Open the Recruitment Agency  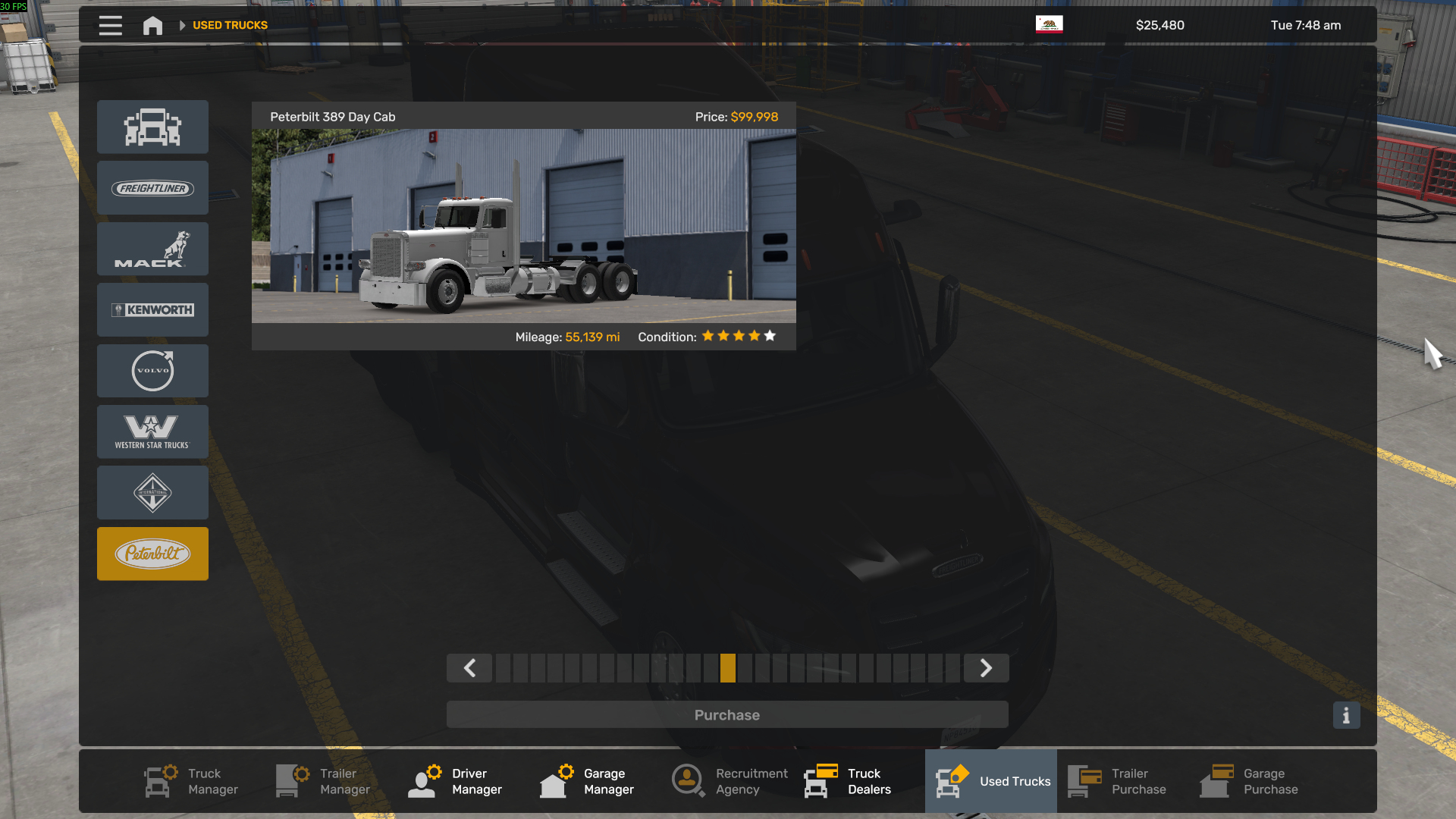[730, 781]
